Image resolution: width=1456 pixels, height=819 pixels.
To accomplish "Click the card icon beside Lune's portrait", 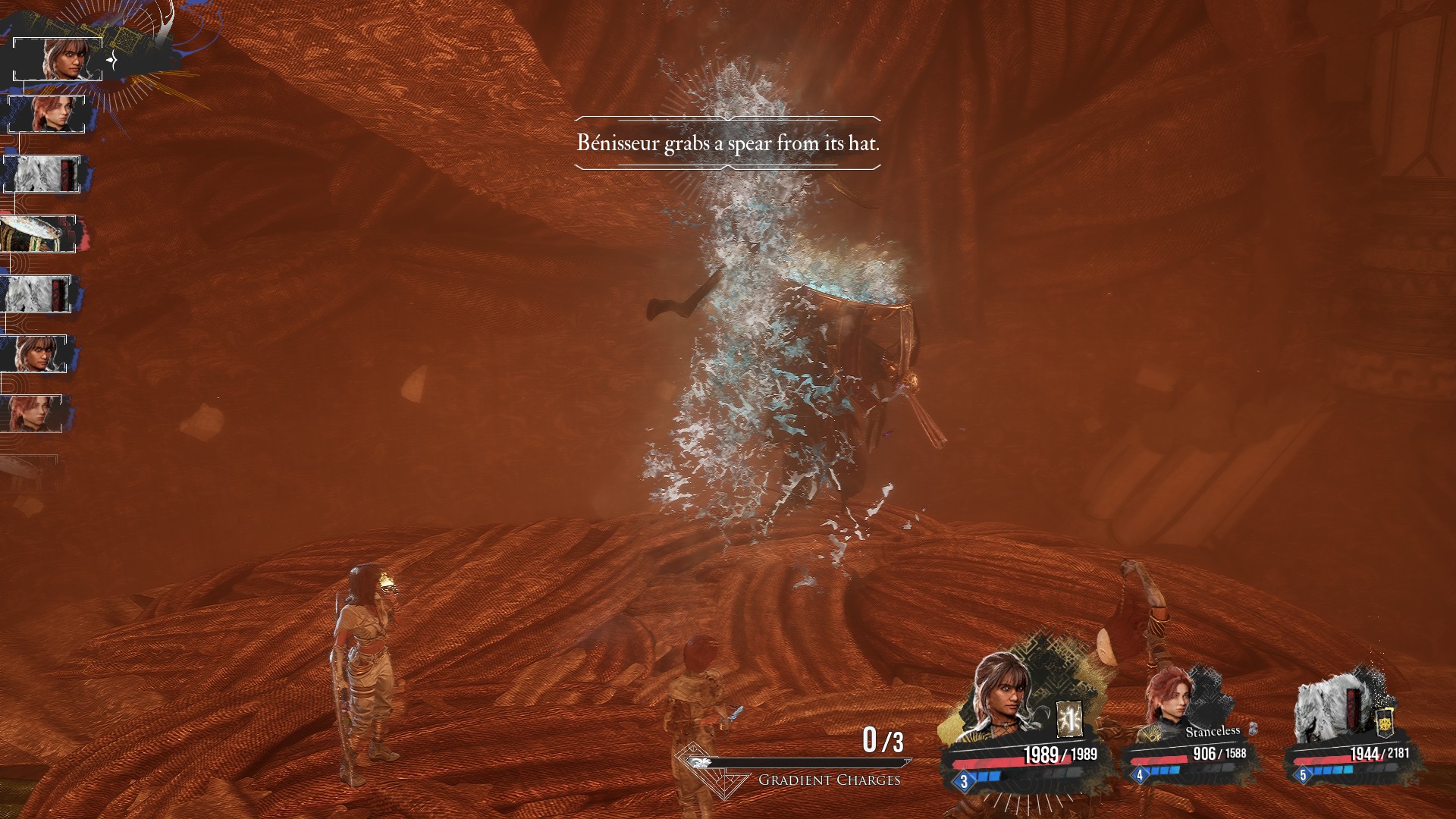I will click(x=1069, y=718).
